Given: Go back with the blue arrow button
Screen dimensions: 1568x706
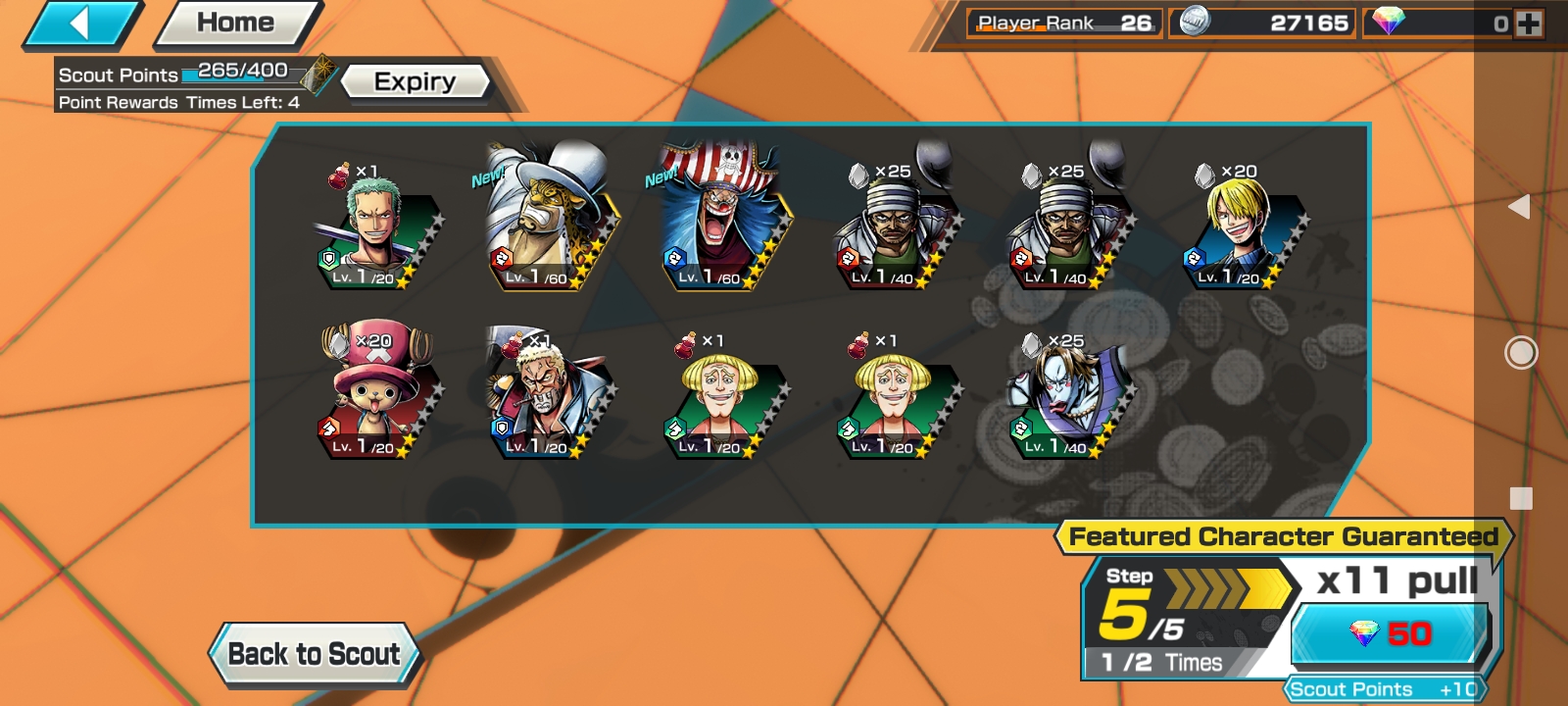Looking at the screenshot, I should click(x=82, y=24).
